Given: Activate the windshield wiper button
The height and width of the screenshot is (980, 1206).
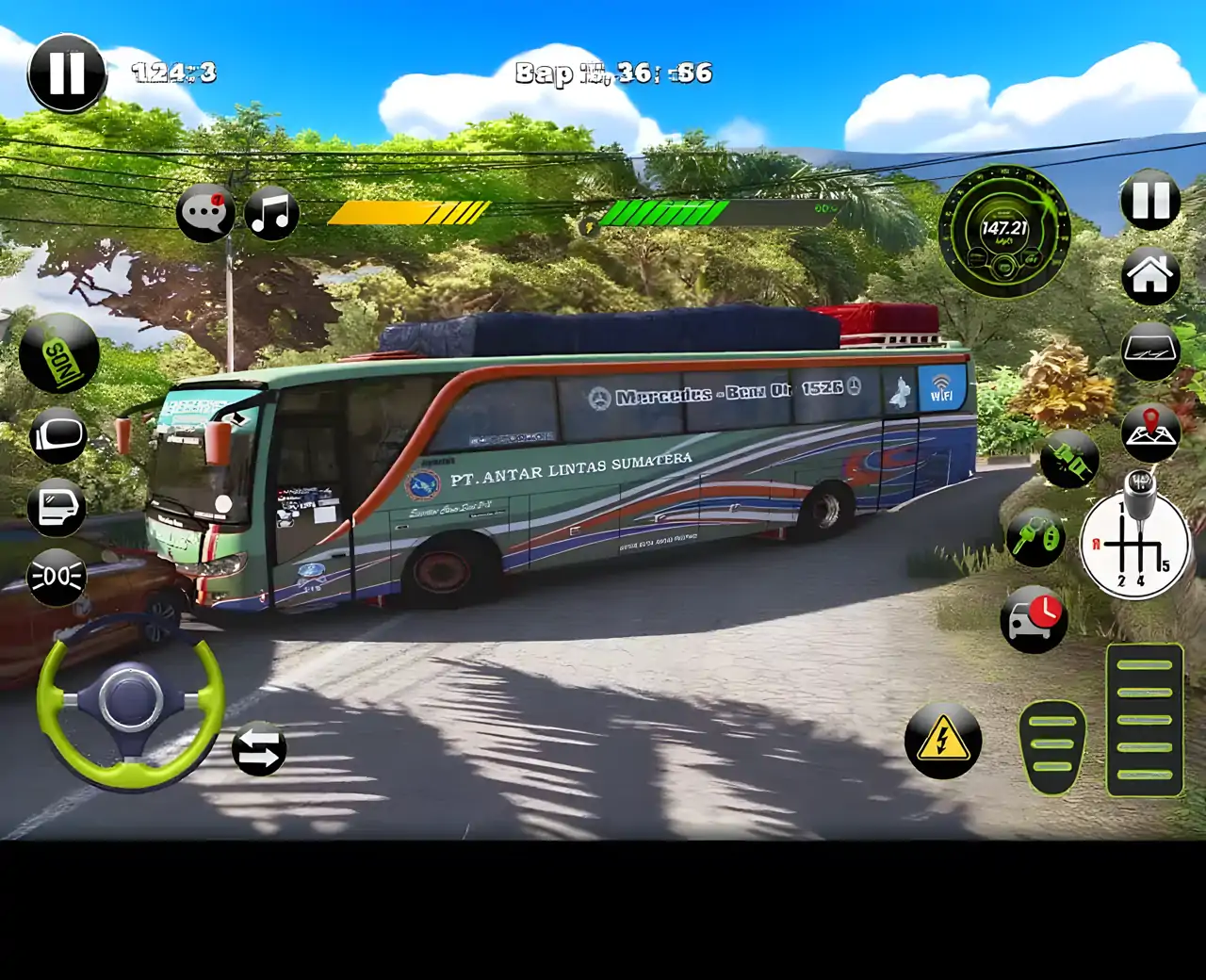Looking at the screenshot, I should tap(1150, 352).
